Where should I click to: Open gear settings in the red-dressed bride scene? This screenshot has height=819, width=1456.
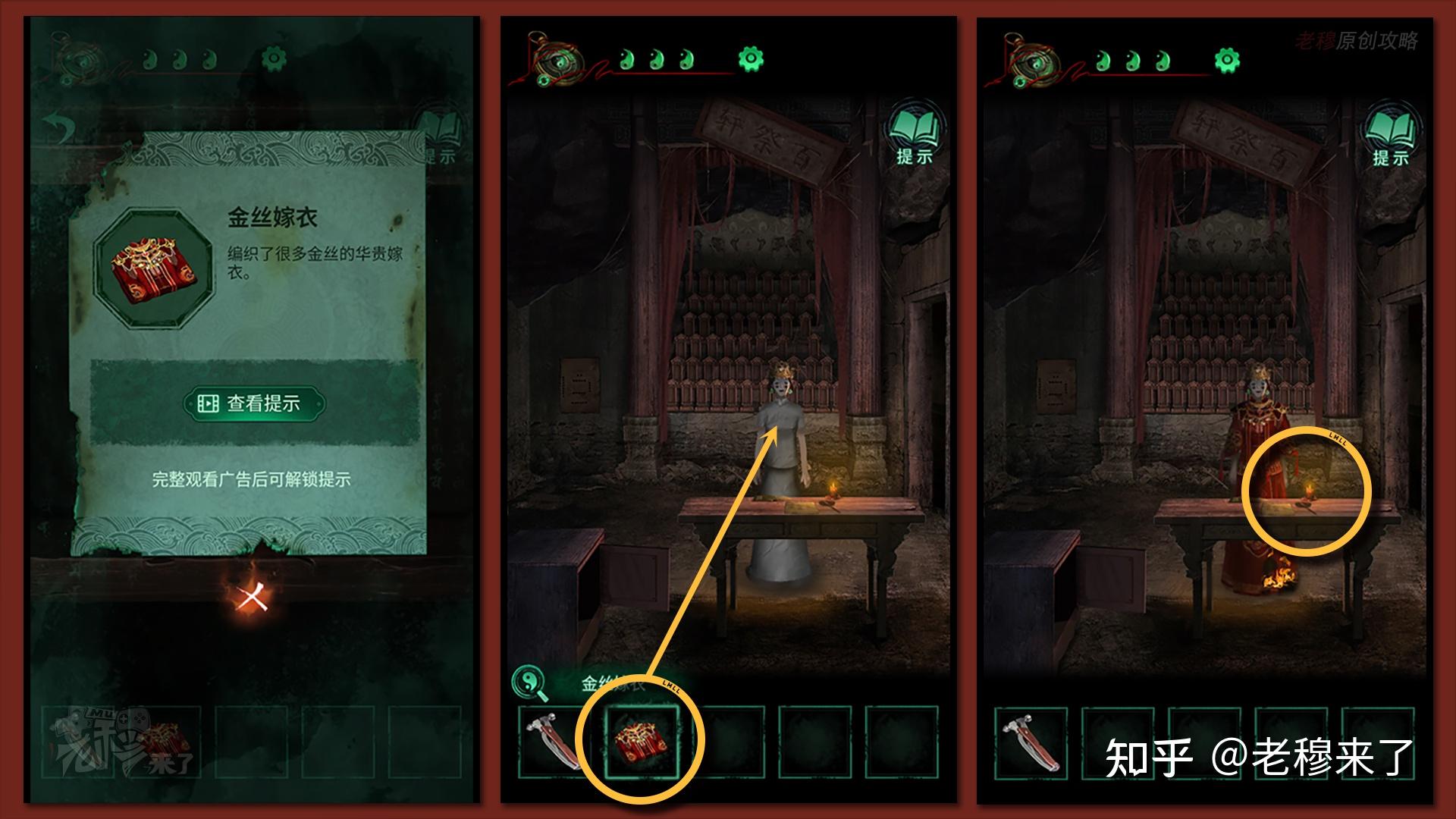[x=1227, y=60]
